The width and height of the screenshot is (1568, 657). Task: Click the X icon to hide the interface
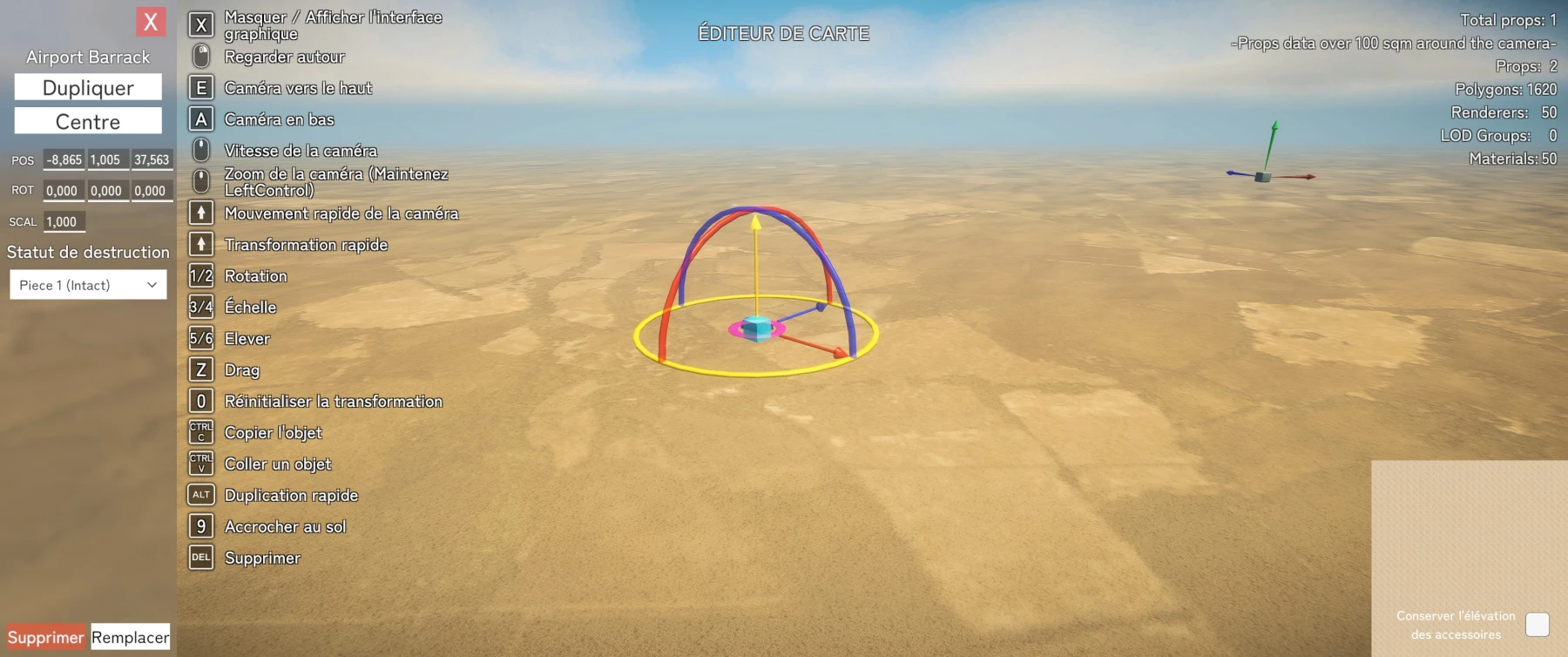[x=200, y=24]
